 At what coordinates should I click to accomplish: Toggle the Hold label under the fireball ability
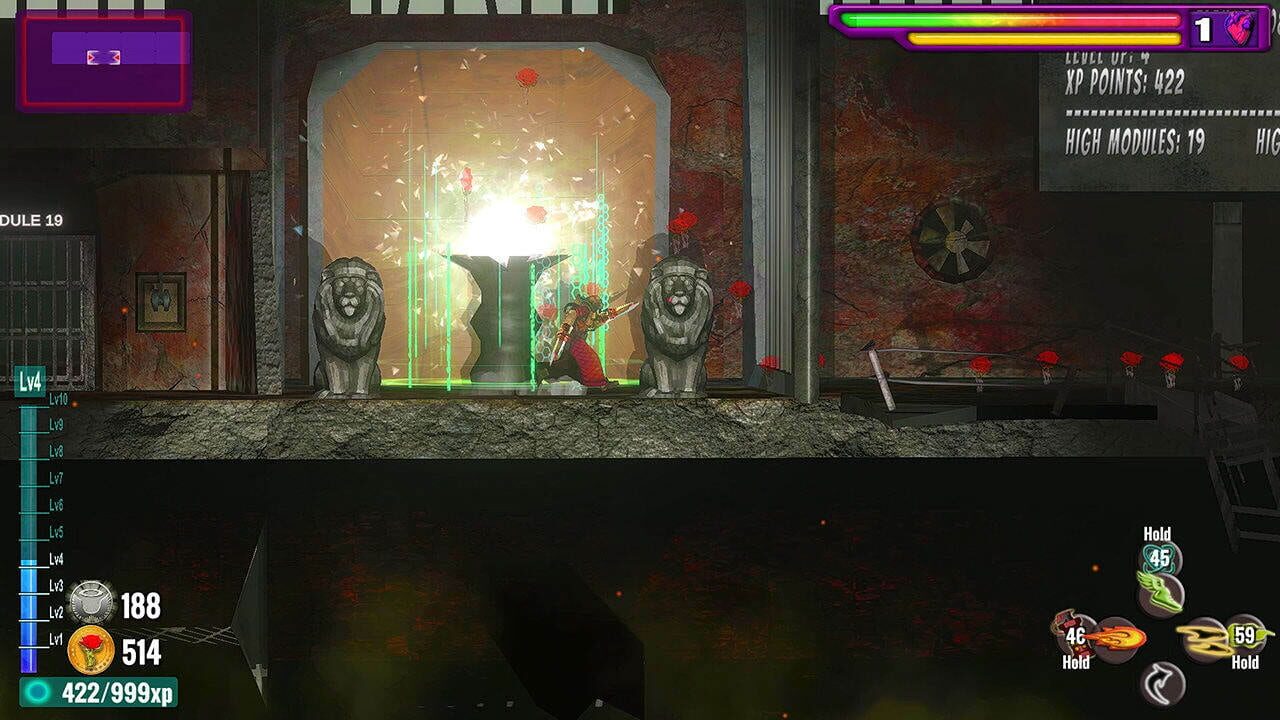pos(1076,662)
